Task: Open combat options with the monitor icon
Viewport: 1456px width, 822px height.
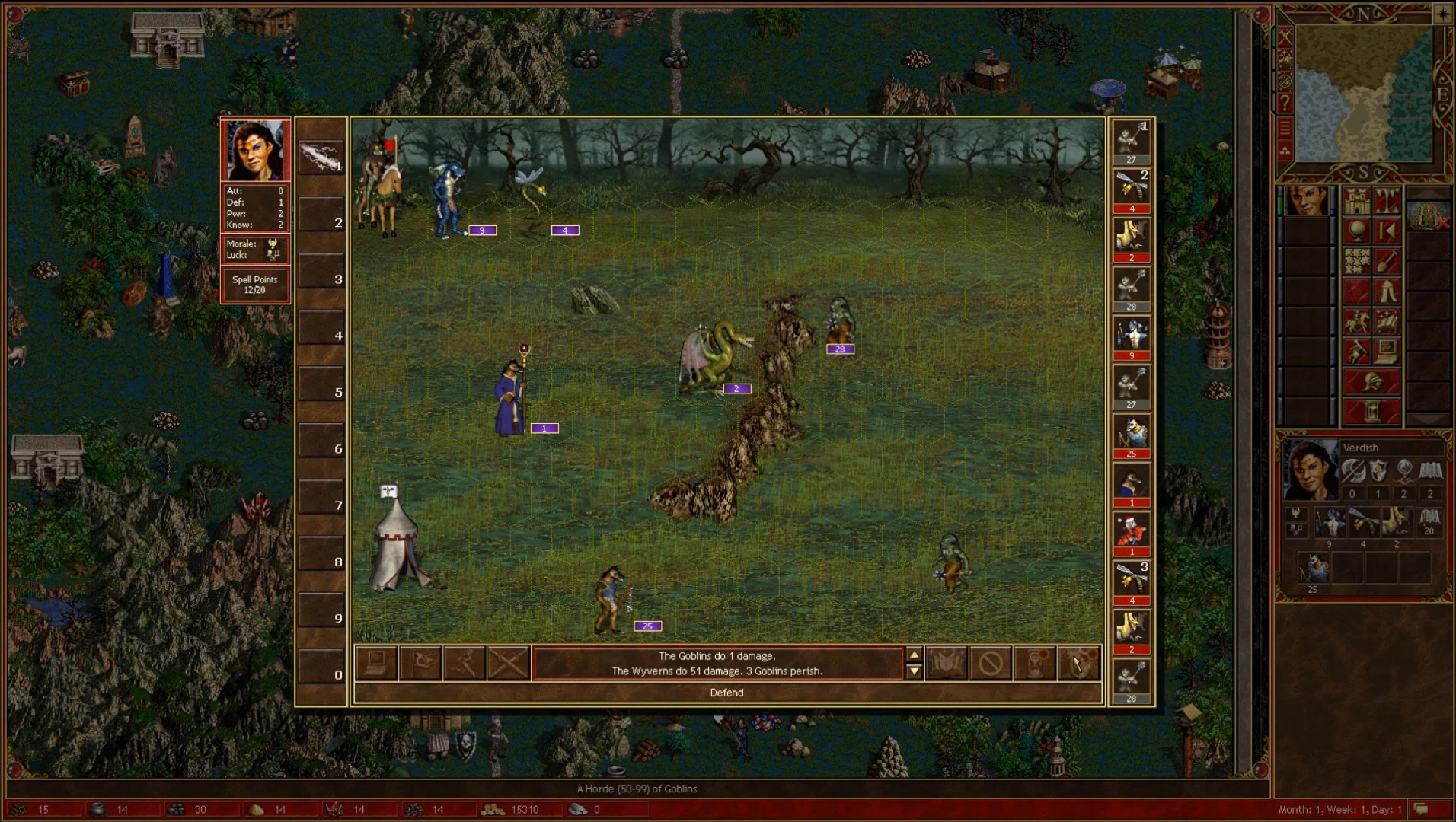Action: [x=376, y=663]
